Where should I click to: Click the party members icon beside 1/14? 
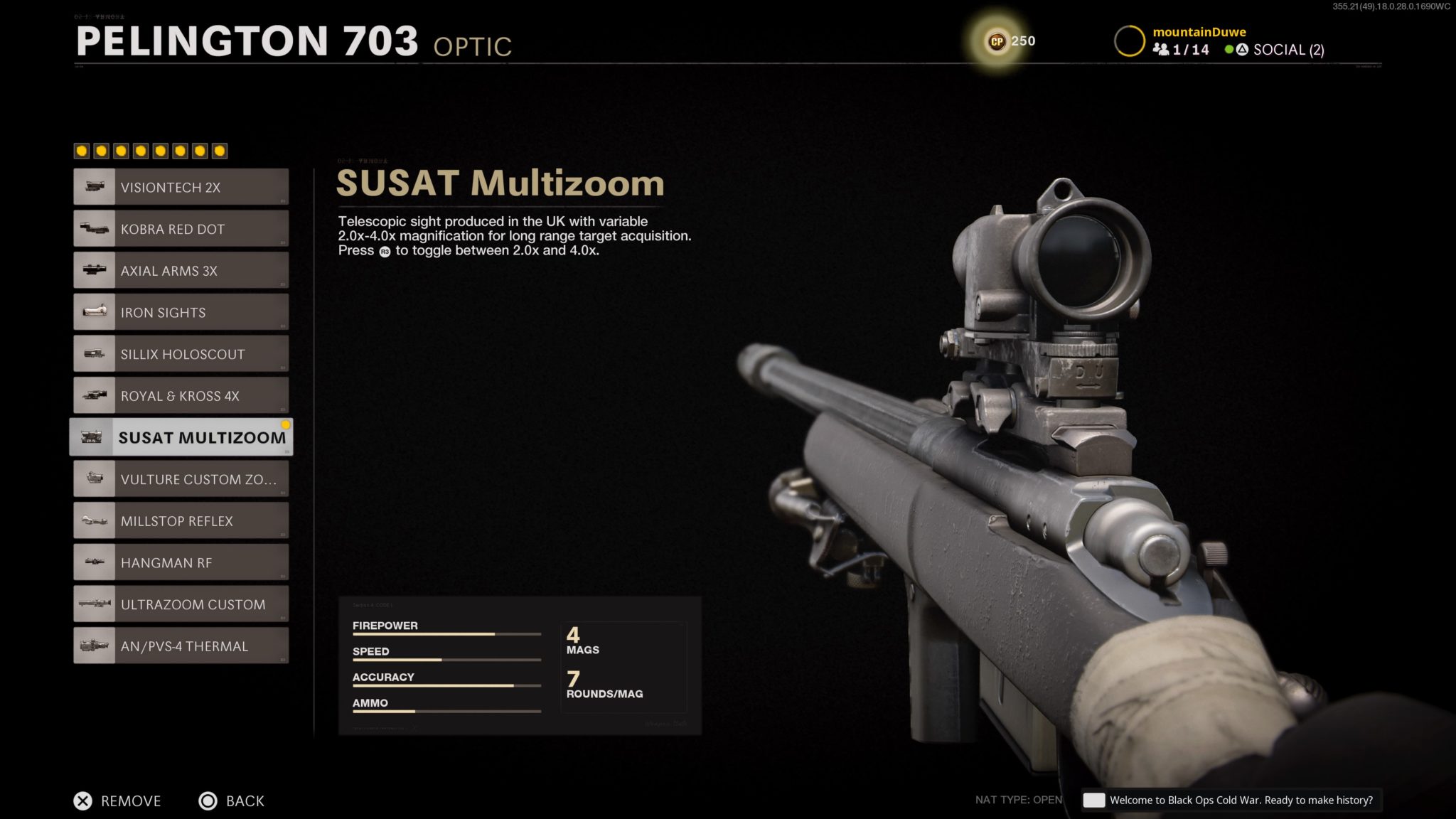coord(1161,50)
